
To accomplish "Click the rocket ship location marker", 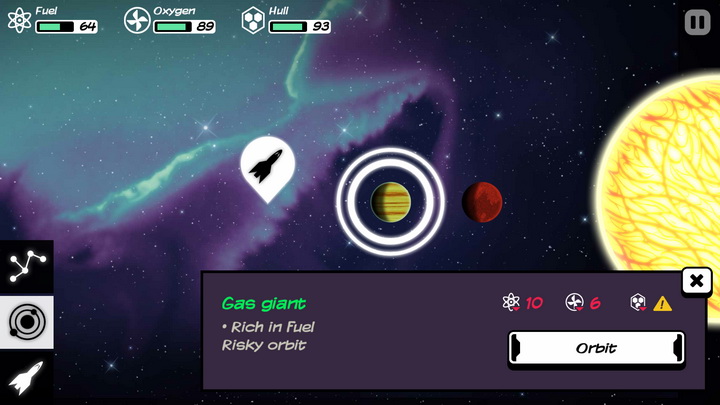I will [x=267, y=165].
